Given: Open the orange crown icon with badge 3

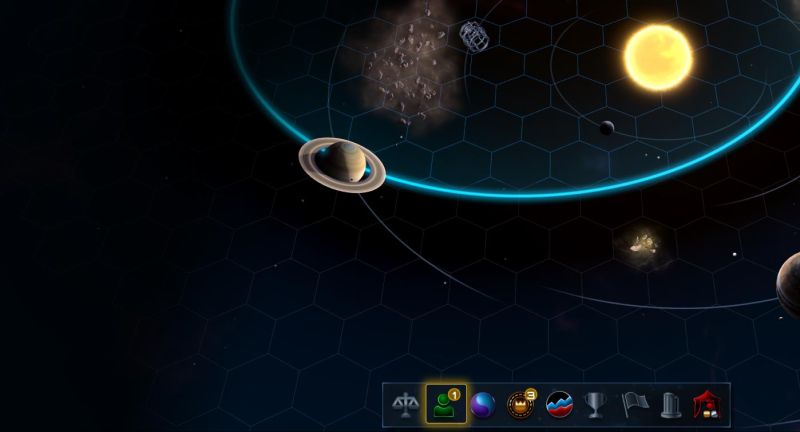Looking at the screenshot, I should click(520, 405).
